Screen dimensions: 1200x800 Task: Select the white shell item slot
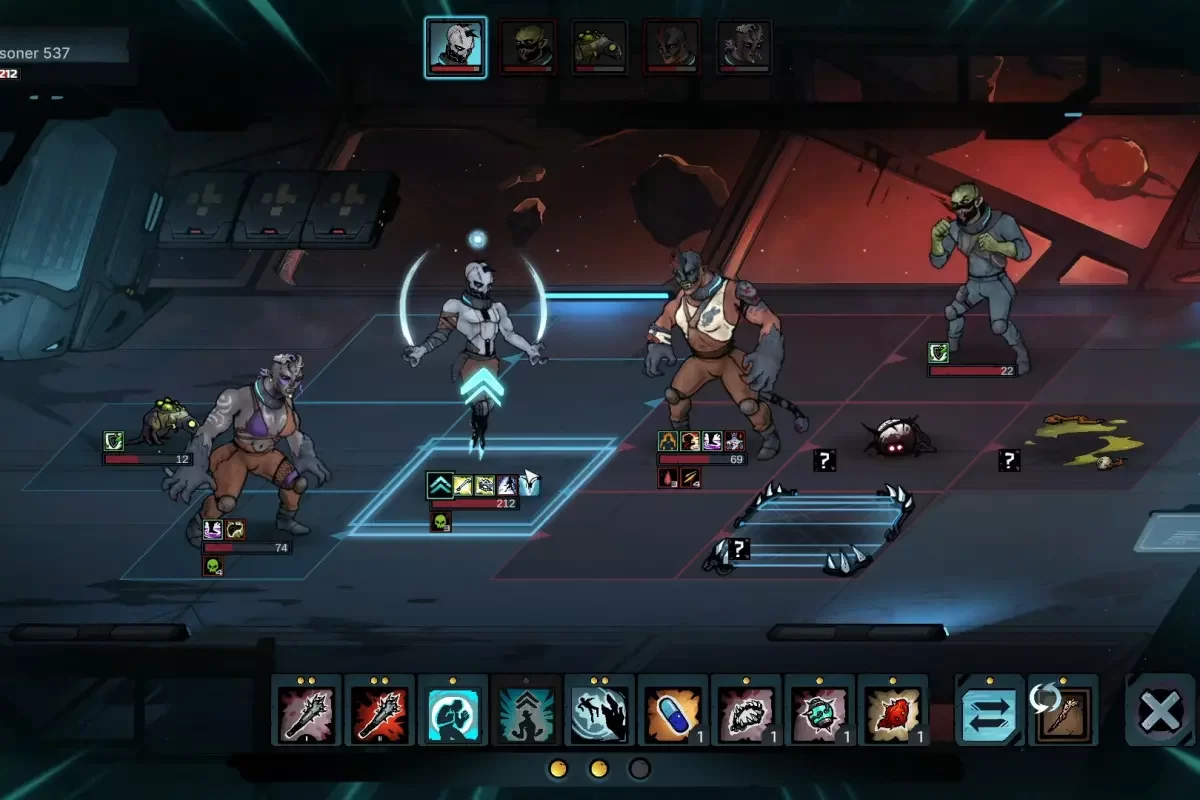tap(746, 710)
